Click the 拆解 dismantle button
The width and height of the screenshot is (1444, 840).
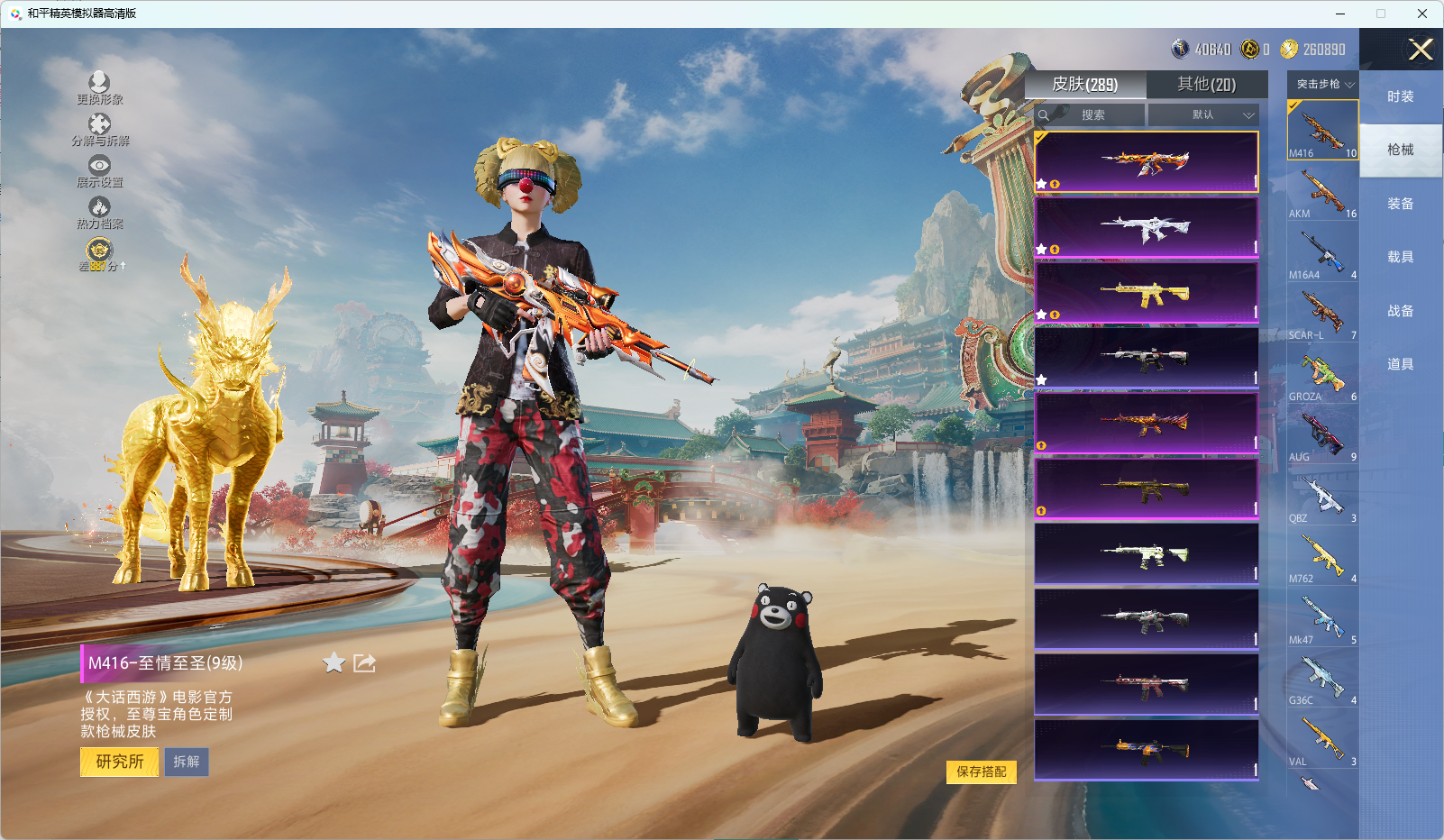coord(187,762)
